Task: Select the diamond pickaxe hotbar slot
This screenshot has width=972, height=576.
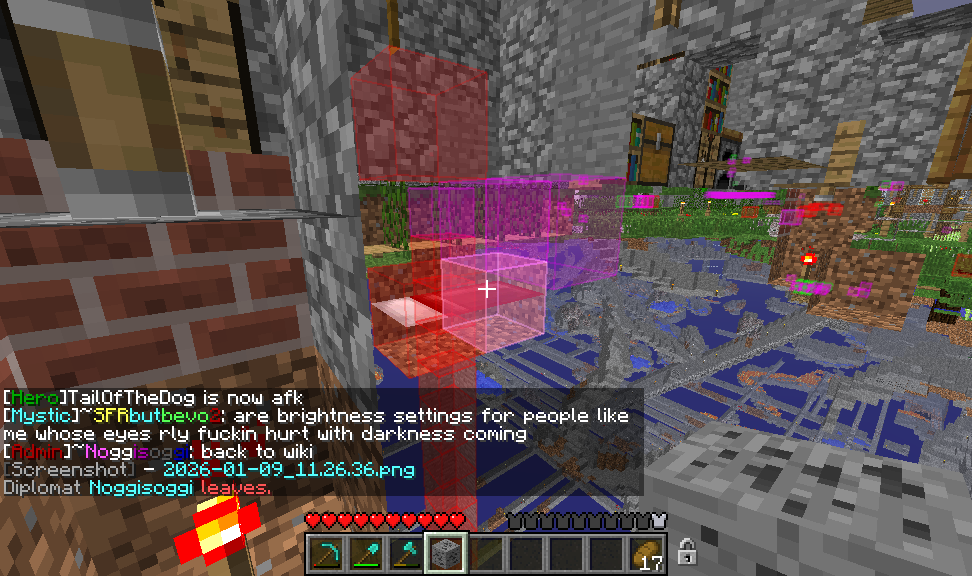Action: pos(325,553)
